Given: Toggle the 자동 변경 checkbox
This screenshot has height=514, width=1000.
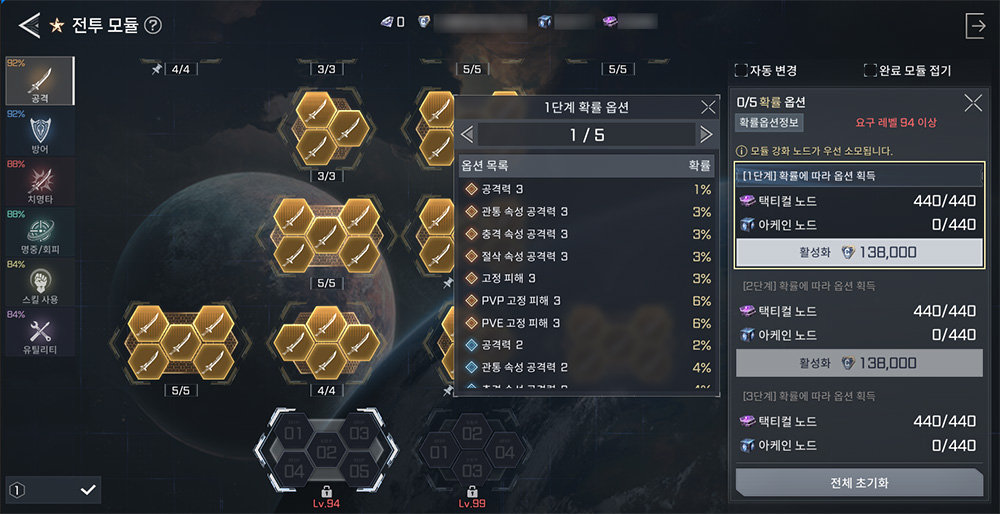Looking at the screenshot, I should tap(741, 71).
